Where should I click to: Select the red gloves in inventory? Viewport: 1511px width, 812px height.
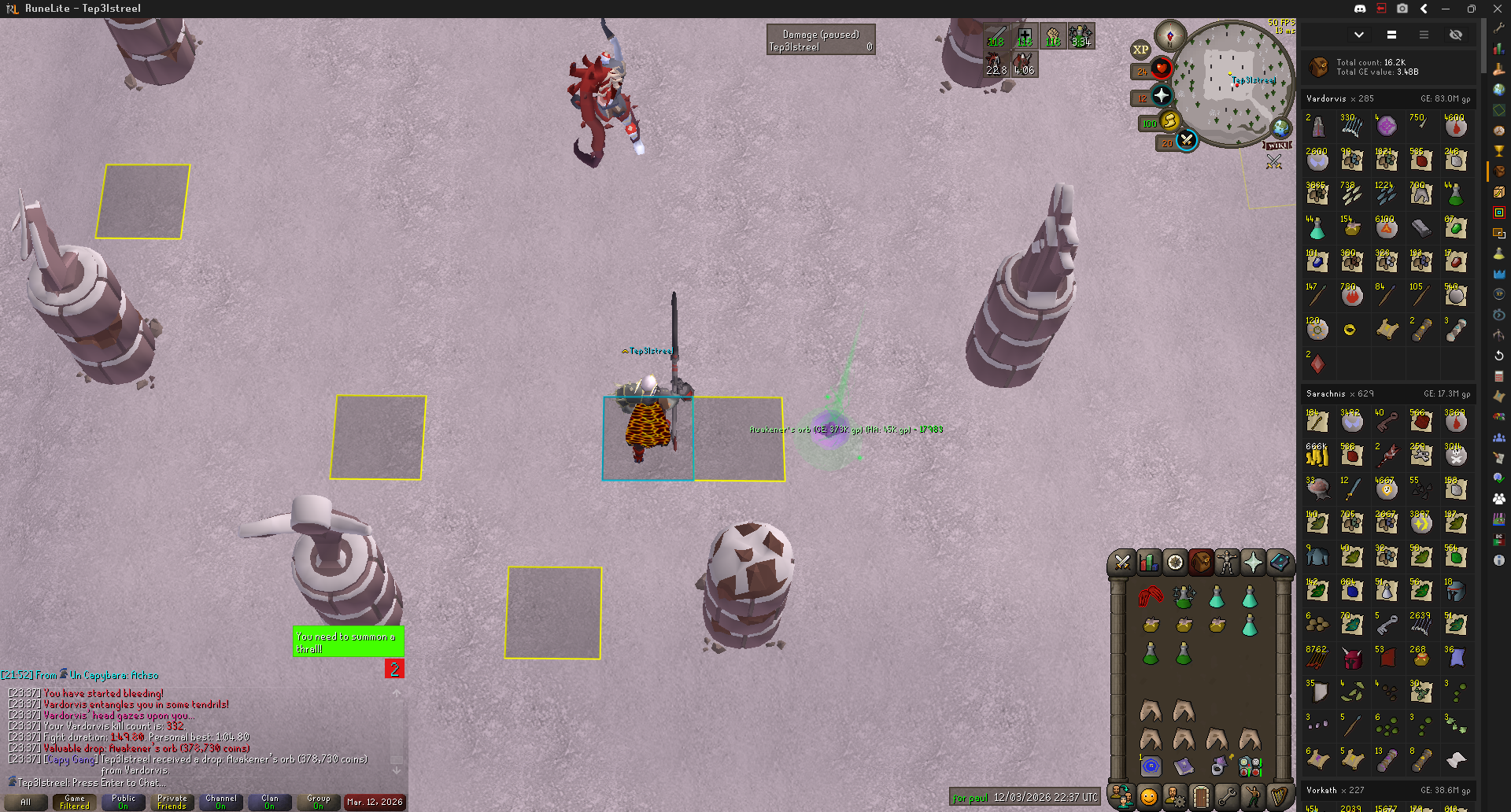(x=1151, y=596)
